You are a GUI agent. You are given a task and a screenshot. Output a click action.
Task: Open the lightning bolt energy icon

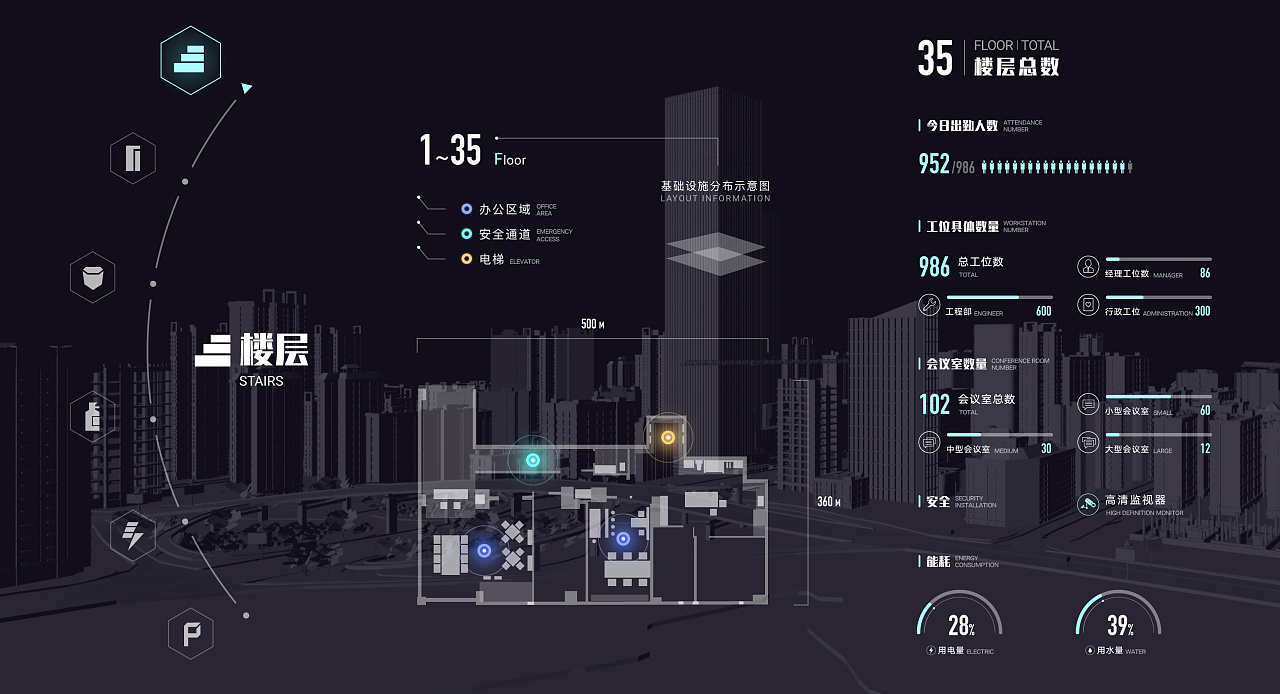(132, 535)
